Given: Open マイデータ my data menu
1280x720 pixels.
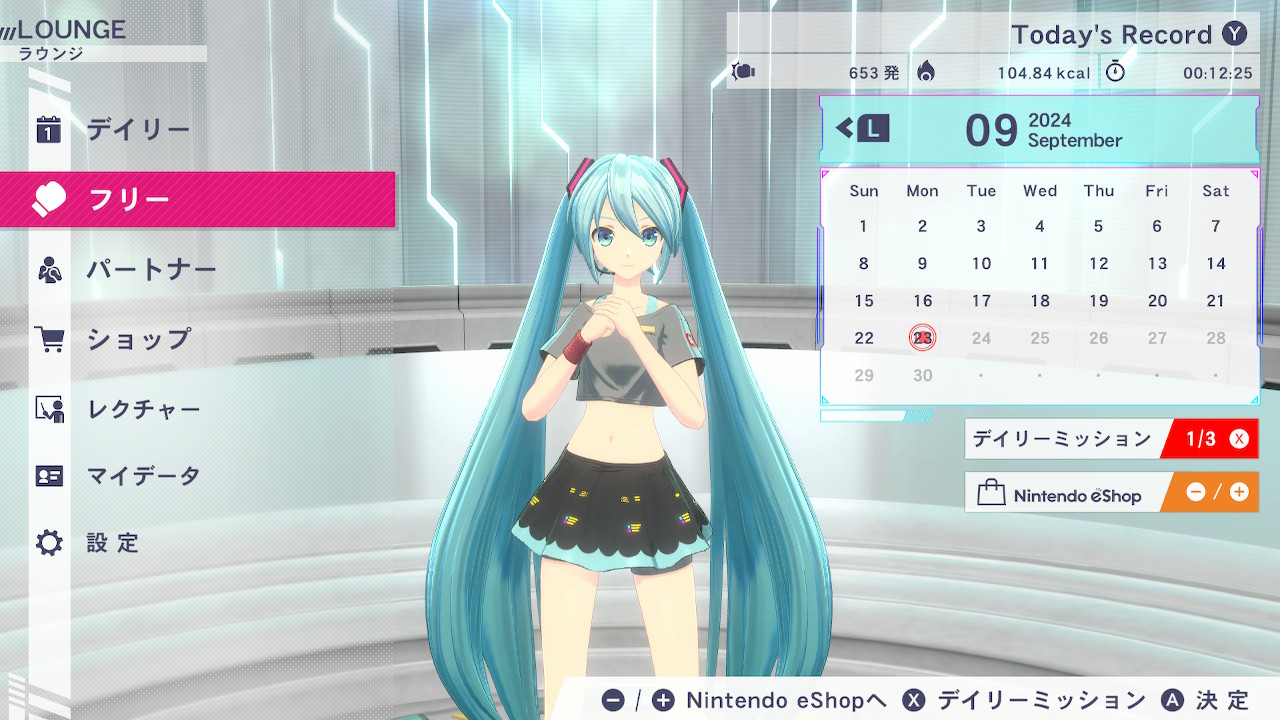Looking at the screenshot, I should click(143, 476).
